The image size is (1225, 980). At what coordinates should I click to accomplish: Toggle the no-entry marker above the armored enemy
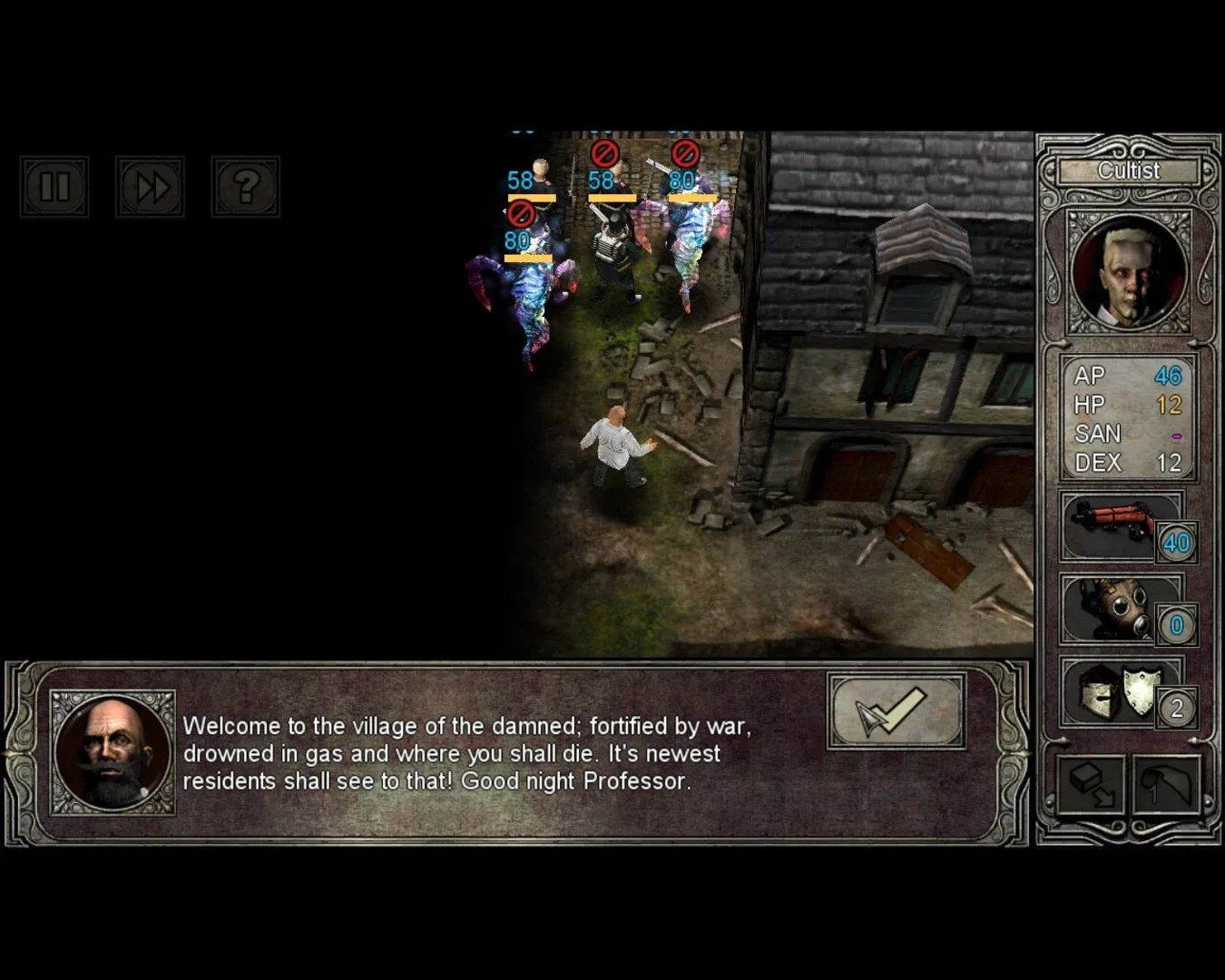[603, 152]
